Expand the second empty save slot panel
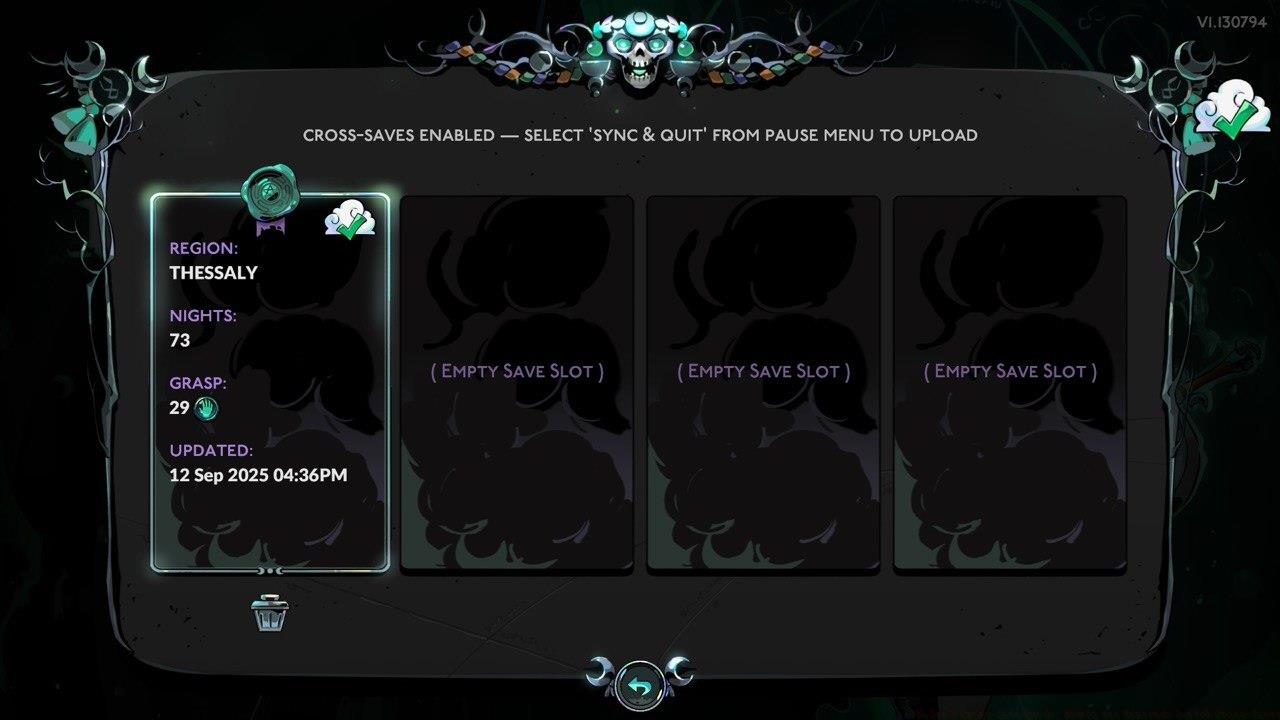This screenshot has height=720, width=1280. (764, 371)
